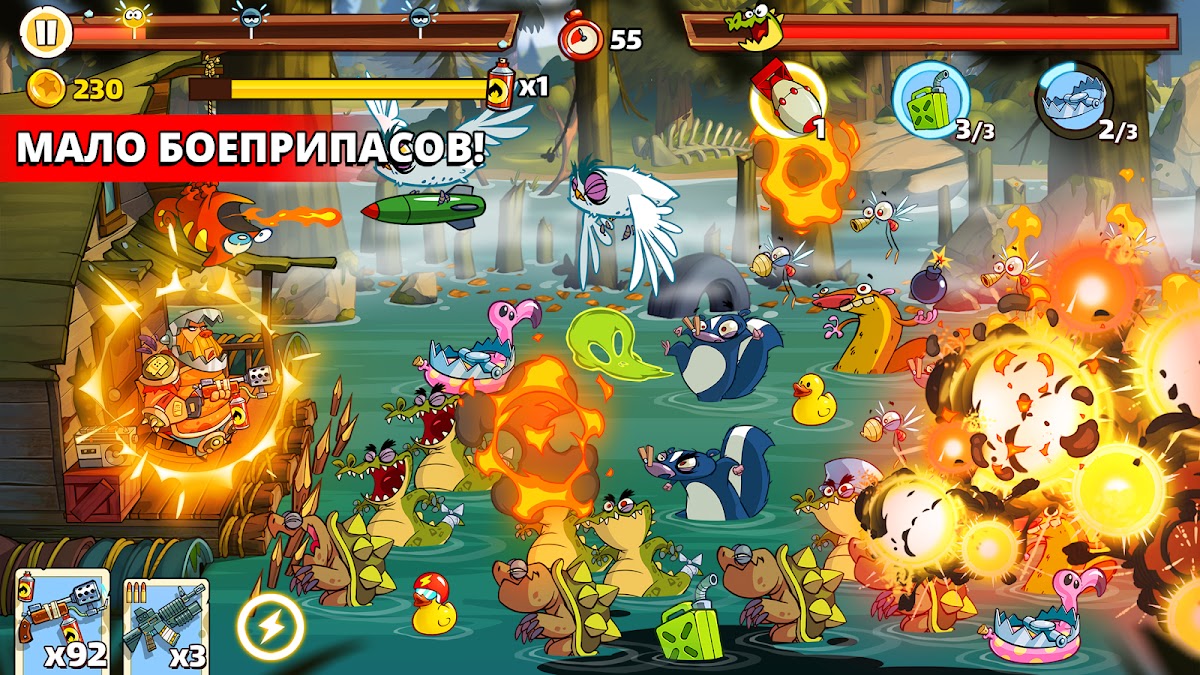Launch the rocket bomb ability
1200x675 pixels.
789,97
